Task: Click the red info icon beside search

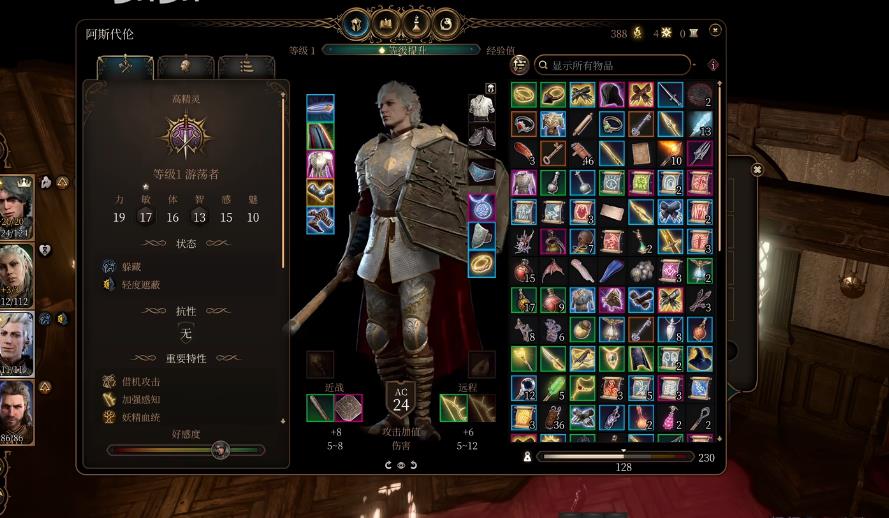Action: tap(713, 65)
